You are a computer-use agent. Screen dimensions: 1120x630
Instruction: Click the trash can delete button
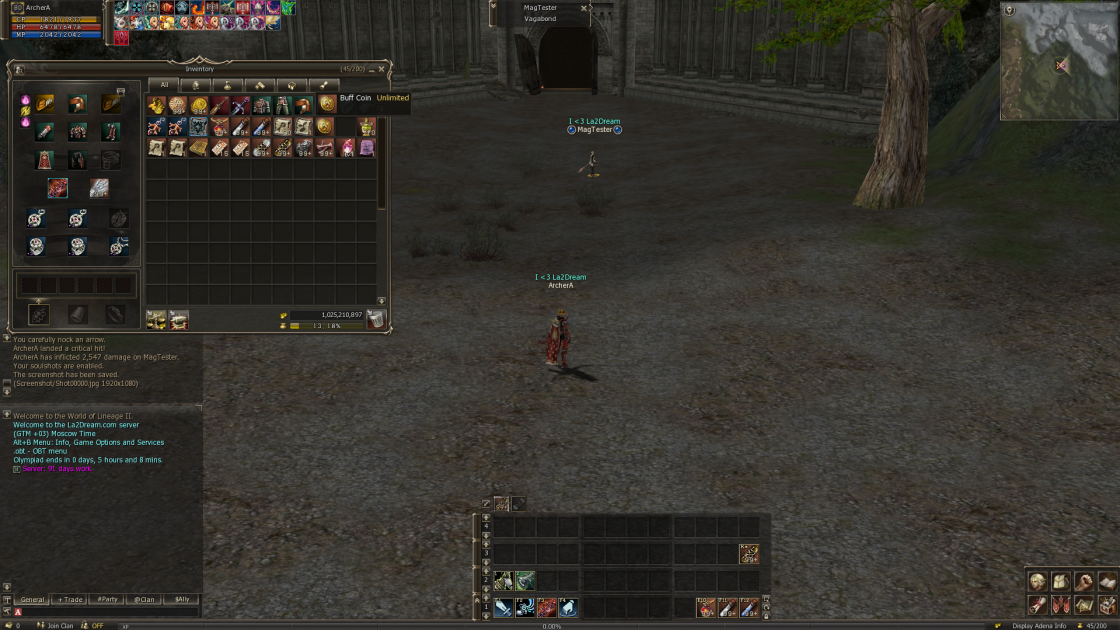[x=375, y=319]
